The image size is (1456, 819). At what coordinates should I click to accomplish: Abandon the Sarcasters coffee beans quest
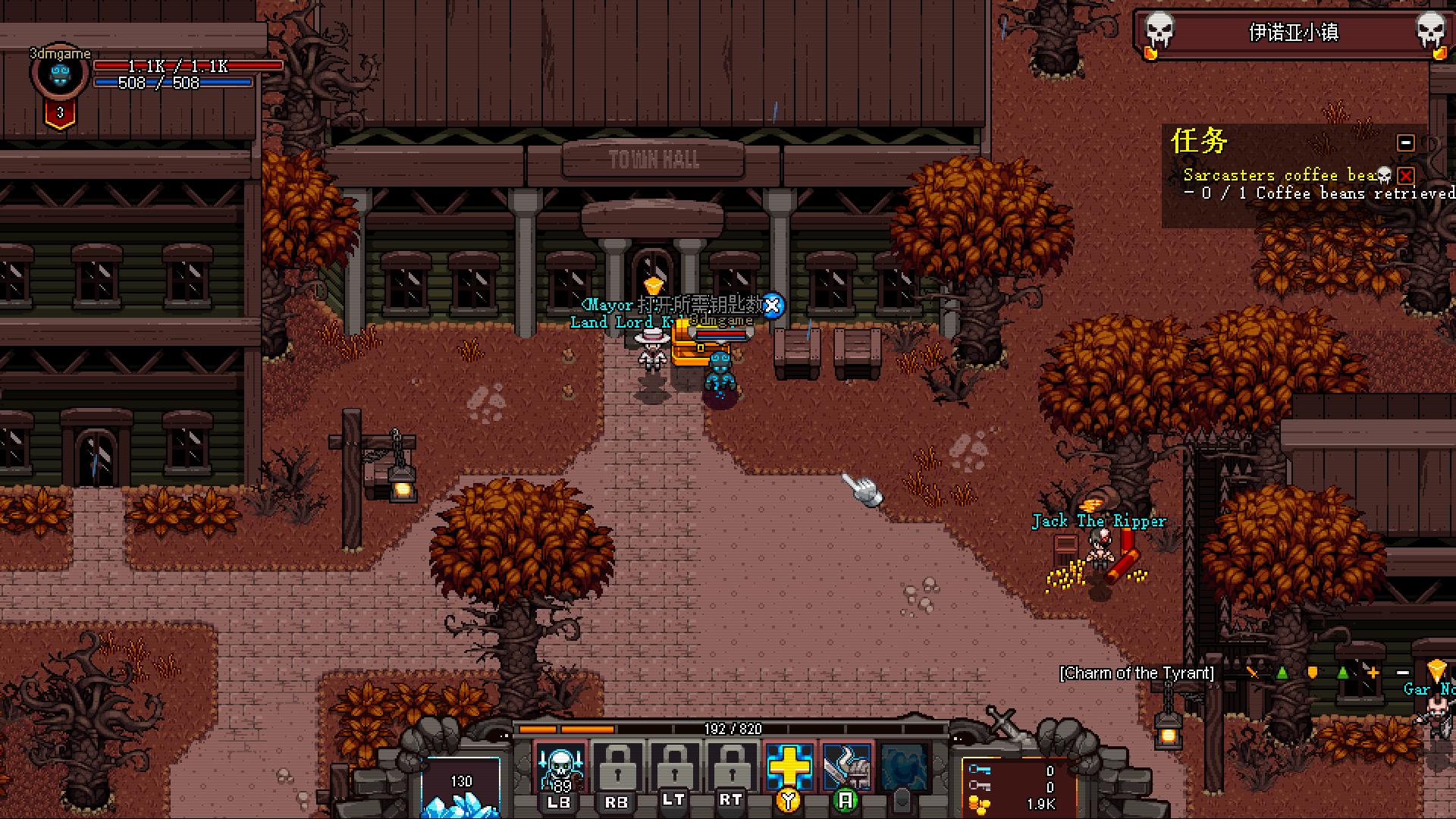pos(1406,176)
